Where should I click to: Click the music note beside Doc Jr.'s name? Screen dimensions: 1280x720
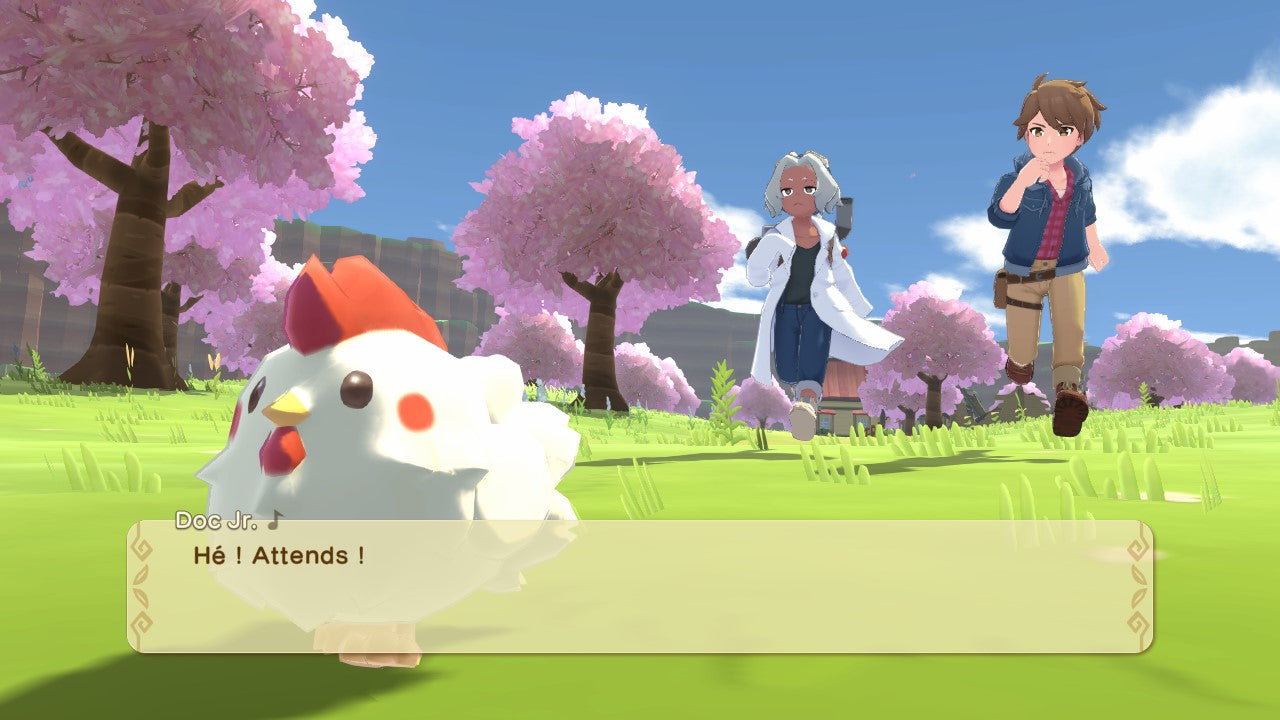pyautogui.click(x=275, y=519)
